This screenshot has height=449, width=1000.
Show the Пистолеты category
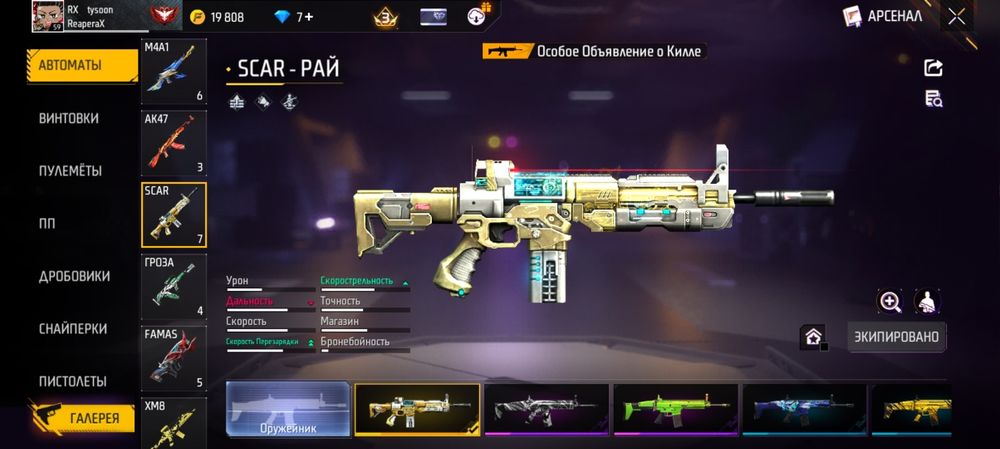(72, 381)
